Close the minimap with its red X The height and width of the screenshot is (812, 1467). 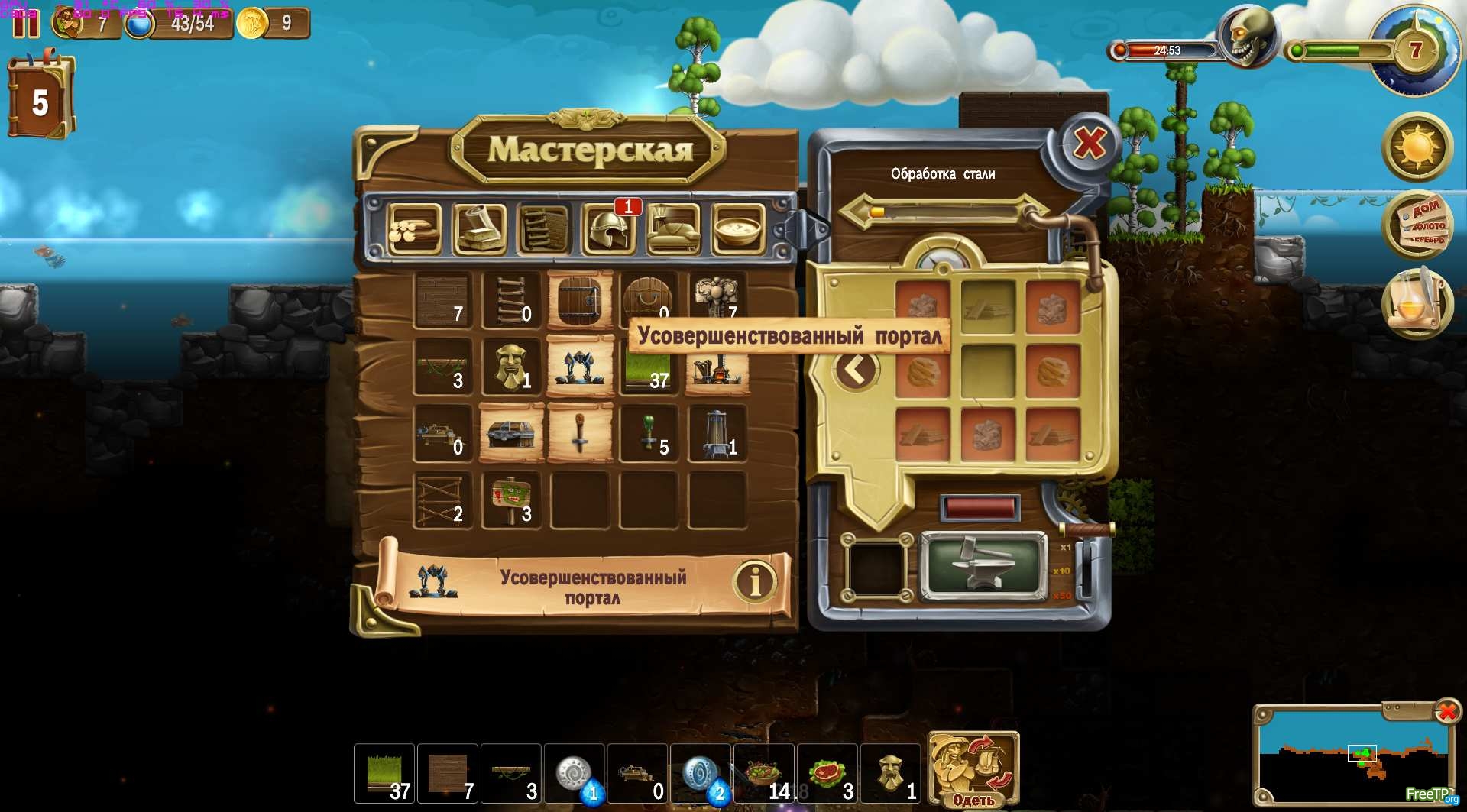click(1446, 712)
